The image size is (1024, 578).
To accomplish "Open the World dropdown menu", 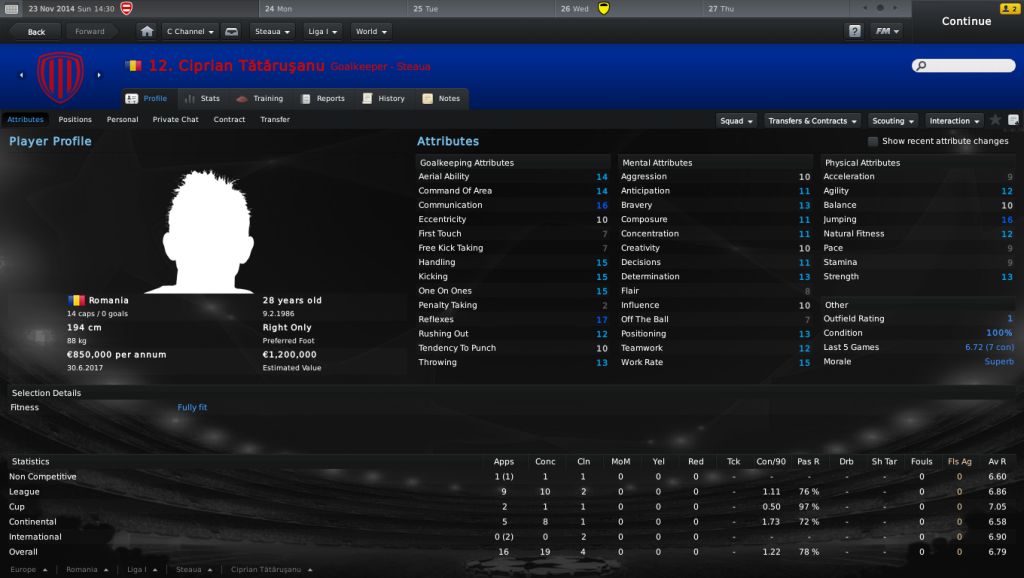I will pyautogui.click(x=371, y=31).
